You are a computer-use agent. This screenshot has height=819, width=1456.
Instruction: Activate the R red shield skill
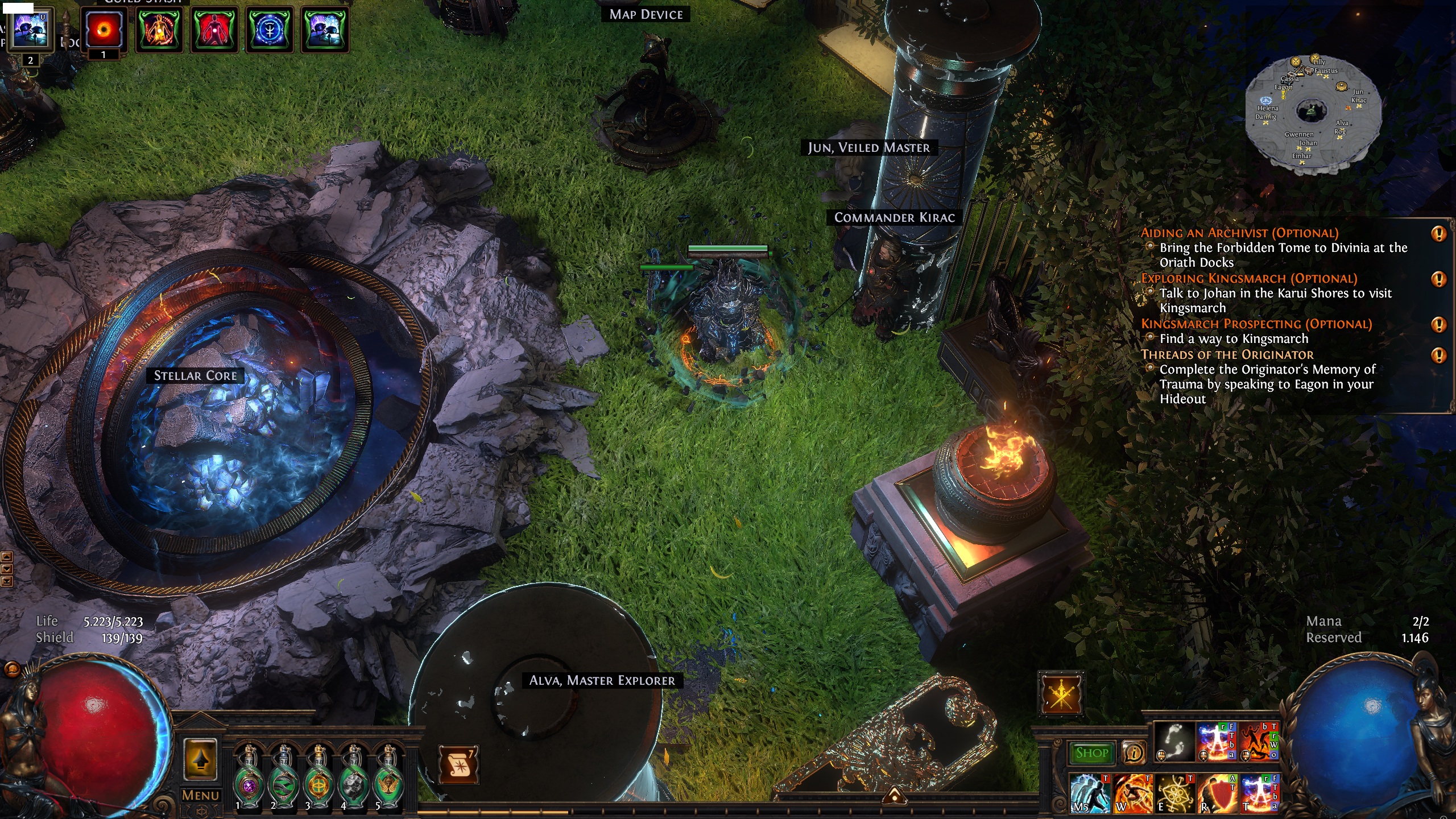click(x=1217, y=793)
